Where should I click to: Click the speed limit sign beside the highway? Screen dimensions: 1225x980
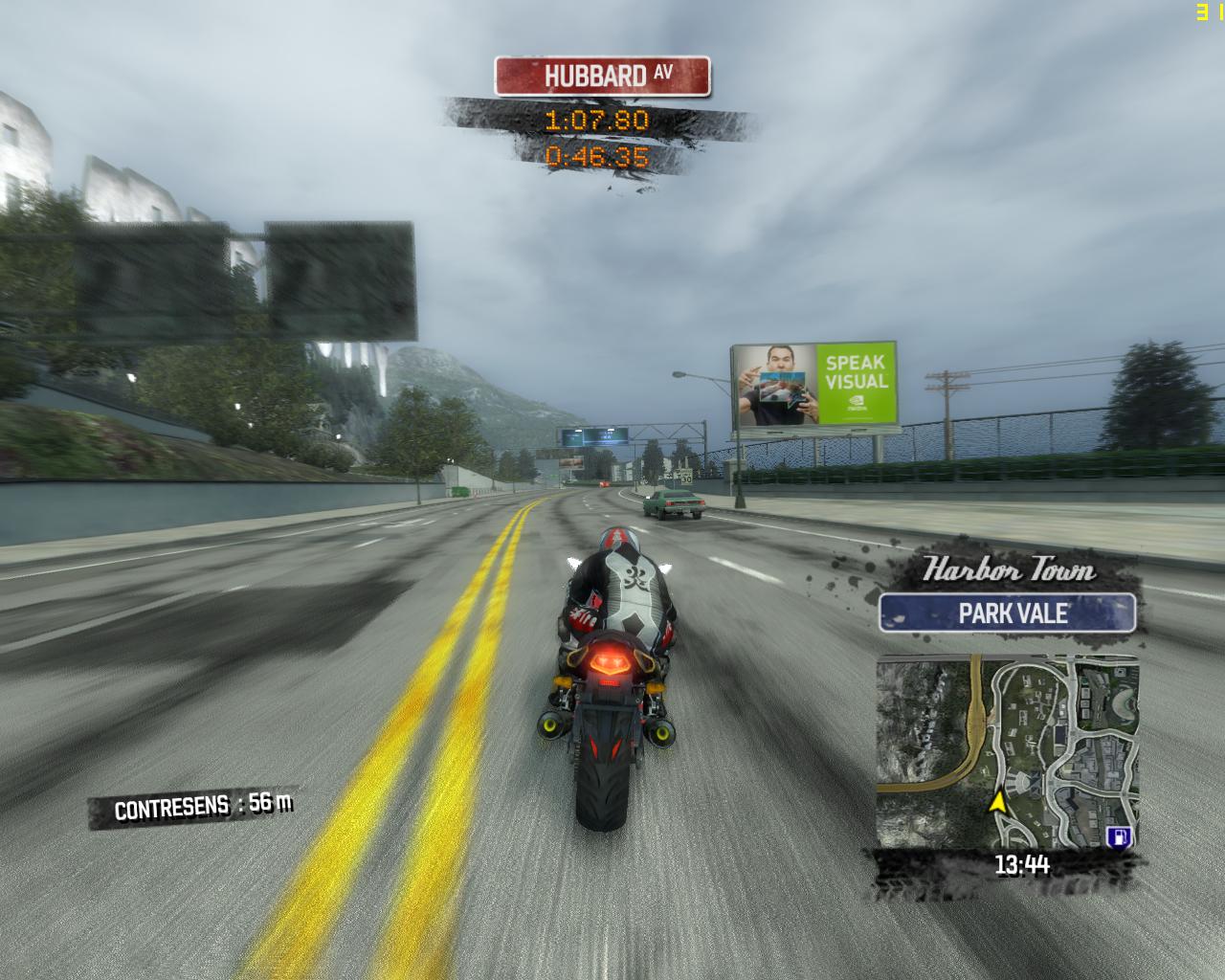[685, 476]
